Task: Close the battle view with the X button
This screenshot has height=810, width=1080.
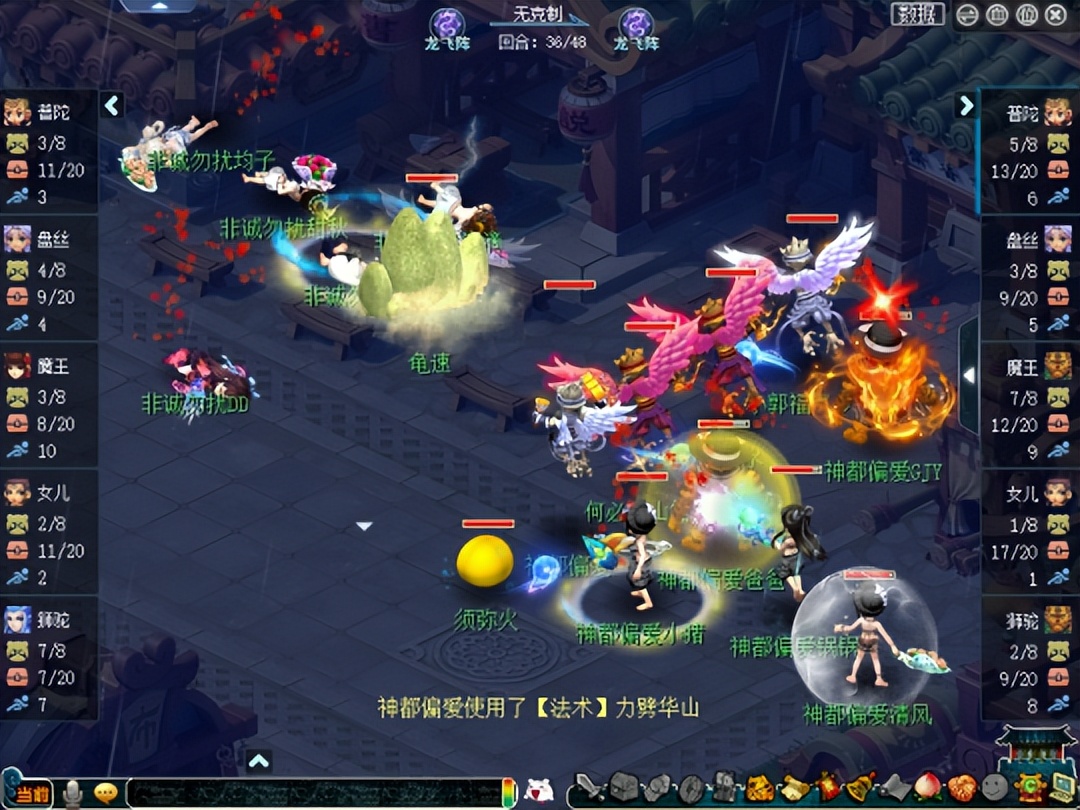Action: (1056, 14)
